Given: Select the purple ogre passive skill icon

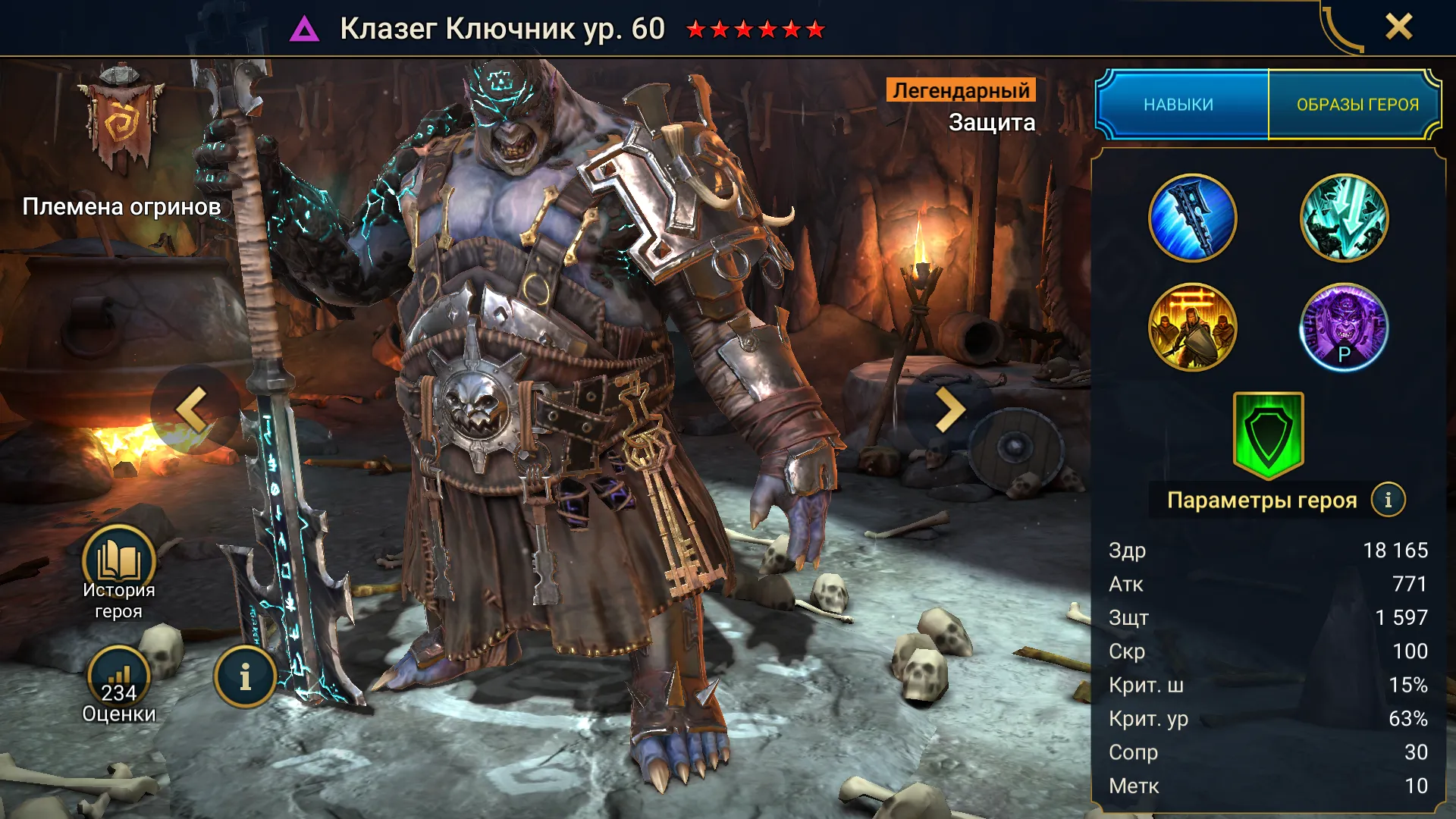Looking at the screenshot, I should pyautogui.click(x=1344, y=328).
